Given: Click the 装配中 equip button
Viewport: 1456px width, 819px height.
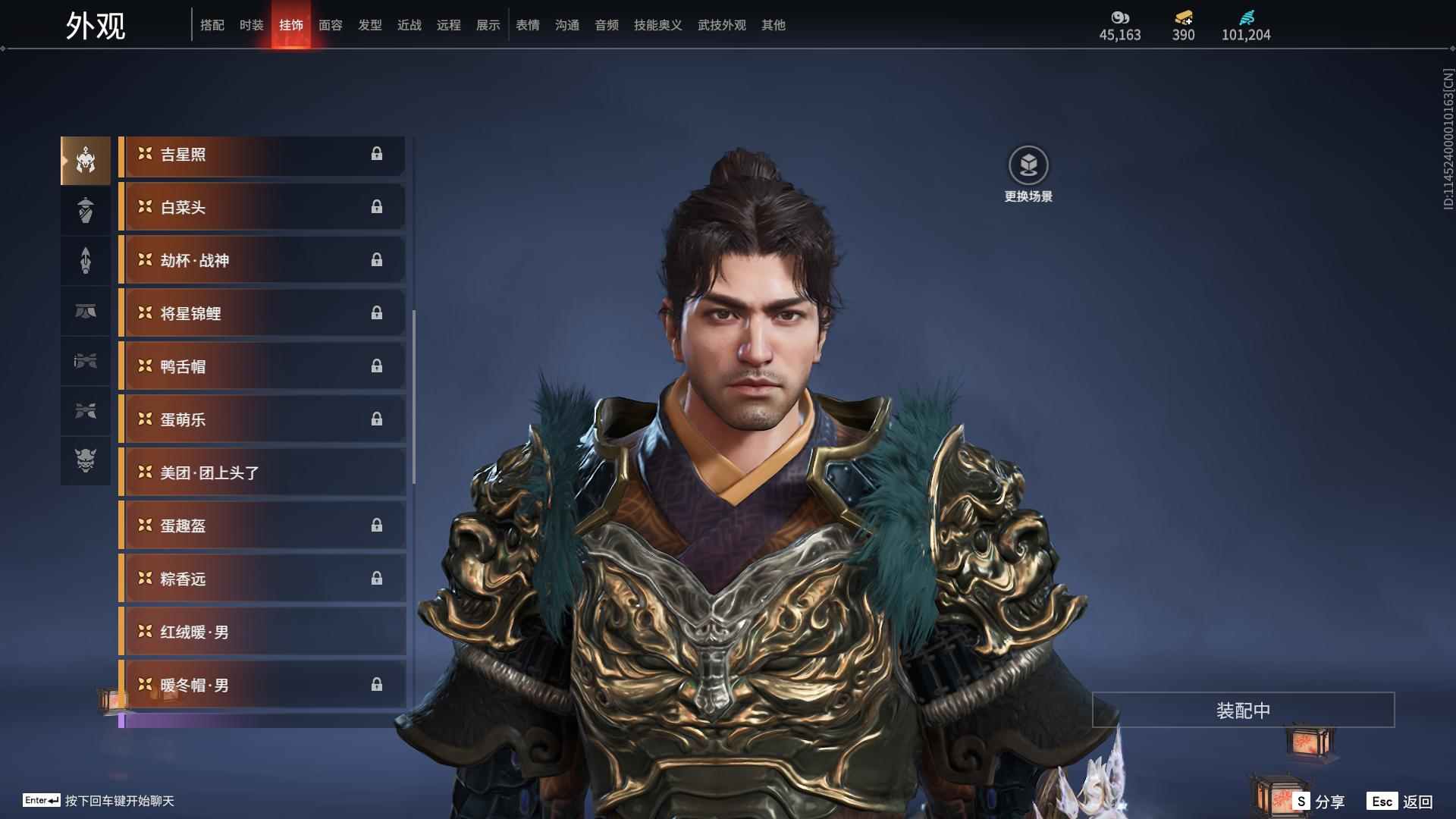Looking at the screenshot, I should click(1243, 711).
